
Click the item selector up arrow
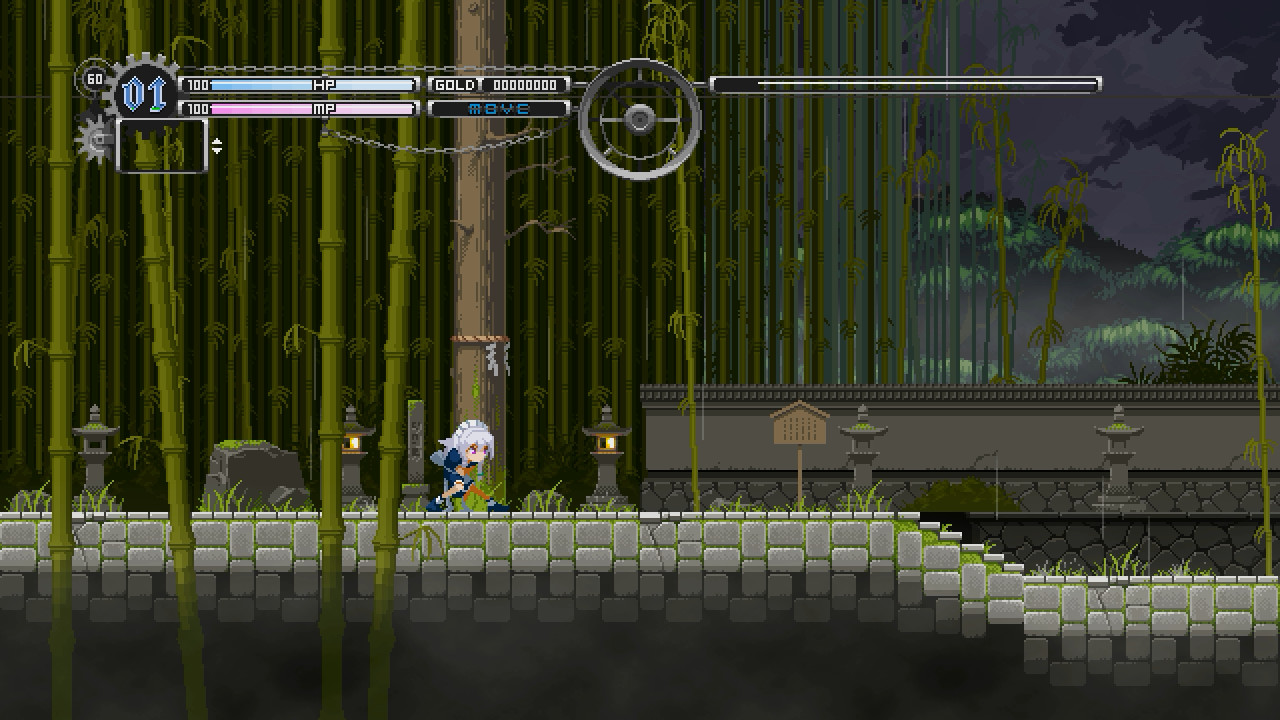[216, 141]
